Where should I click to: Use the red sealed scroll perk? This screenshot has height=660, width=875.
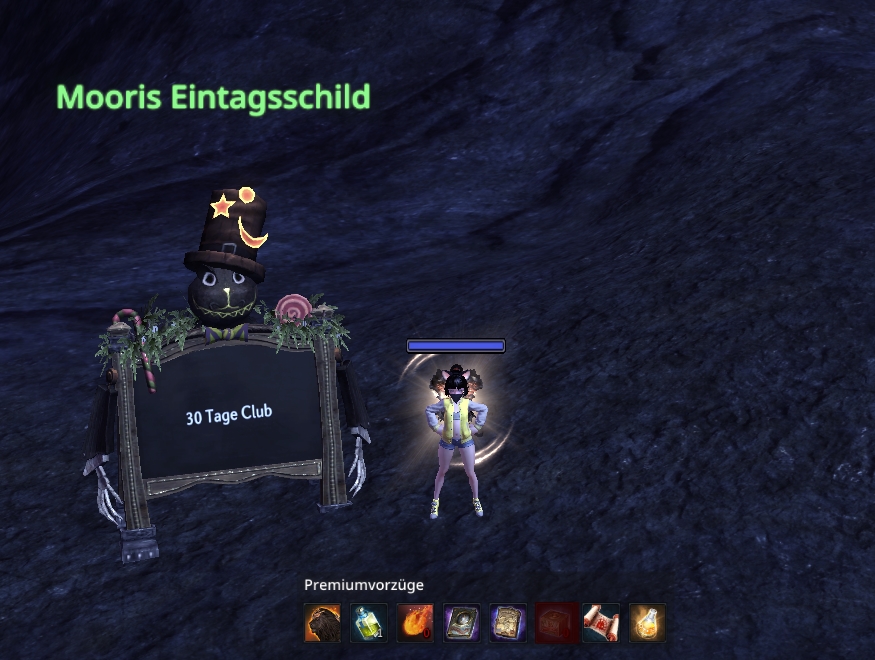[601, 623]
